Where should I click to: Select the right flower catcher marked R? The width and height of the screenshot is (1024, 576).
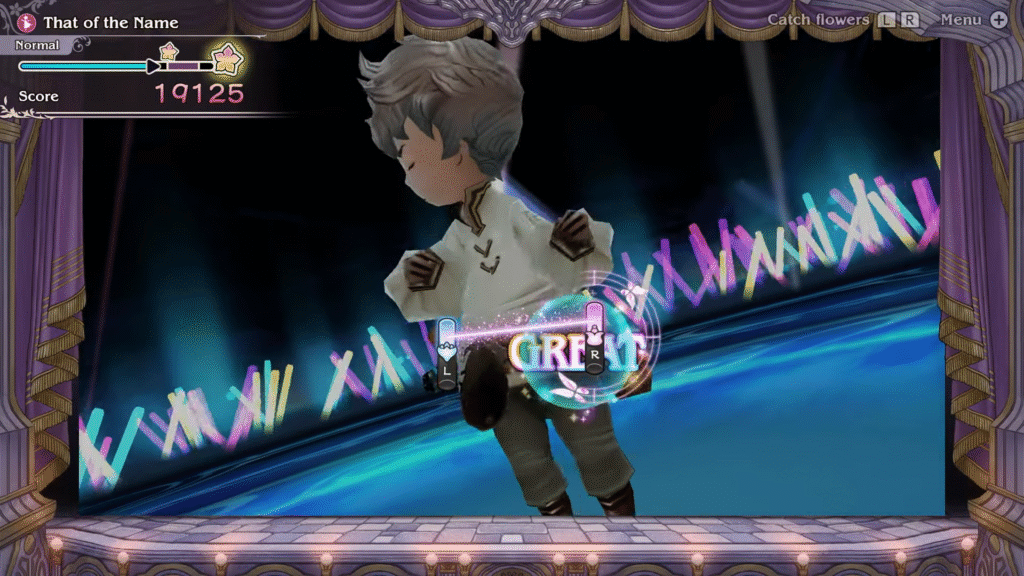[595, 339]
